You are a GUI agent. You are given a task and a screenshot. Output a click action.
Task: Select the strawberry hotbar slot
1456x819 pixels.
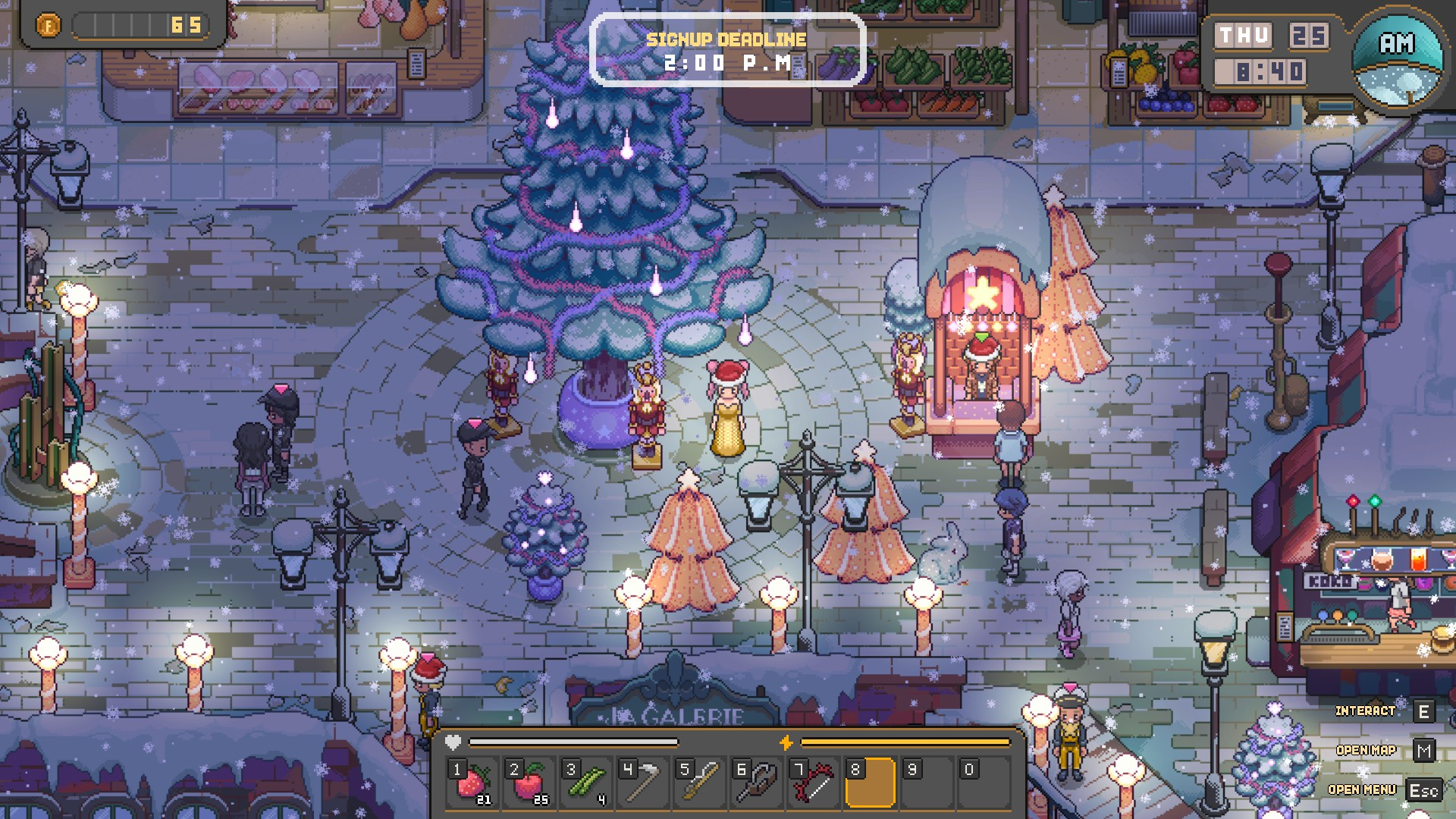472,783
